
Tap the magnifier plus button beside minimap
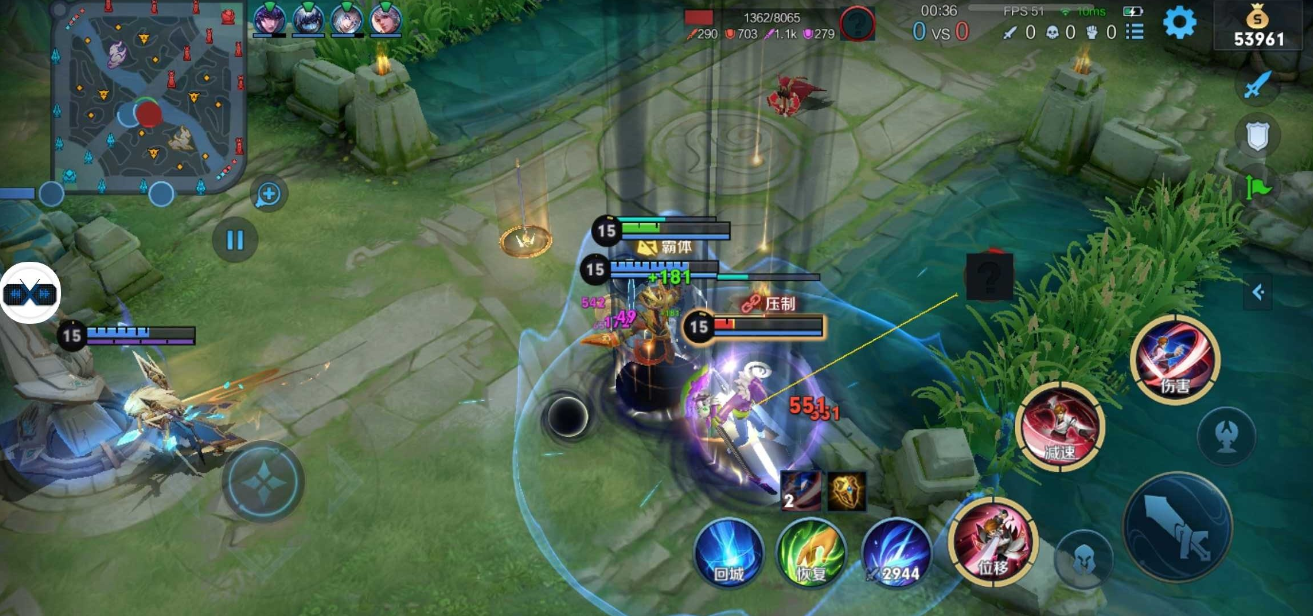click(268, 194)
